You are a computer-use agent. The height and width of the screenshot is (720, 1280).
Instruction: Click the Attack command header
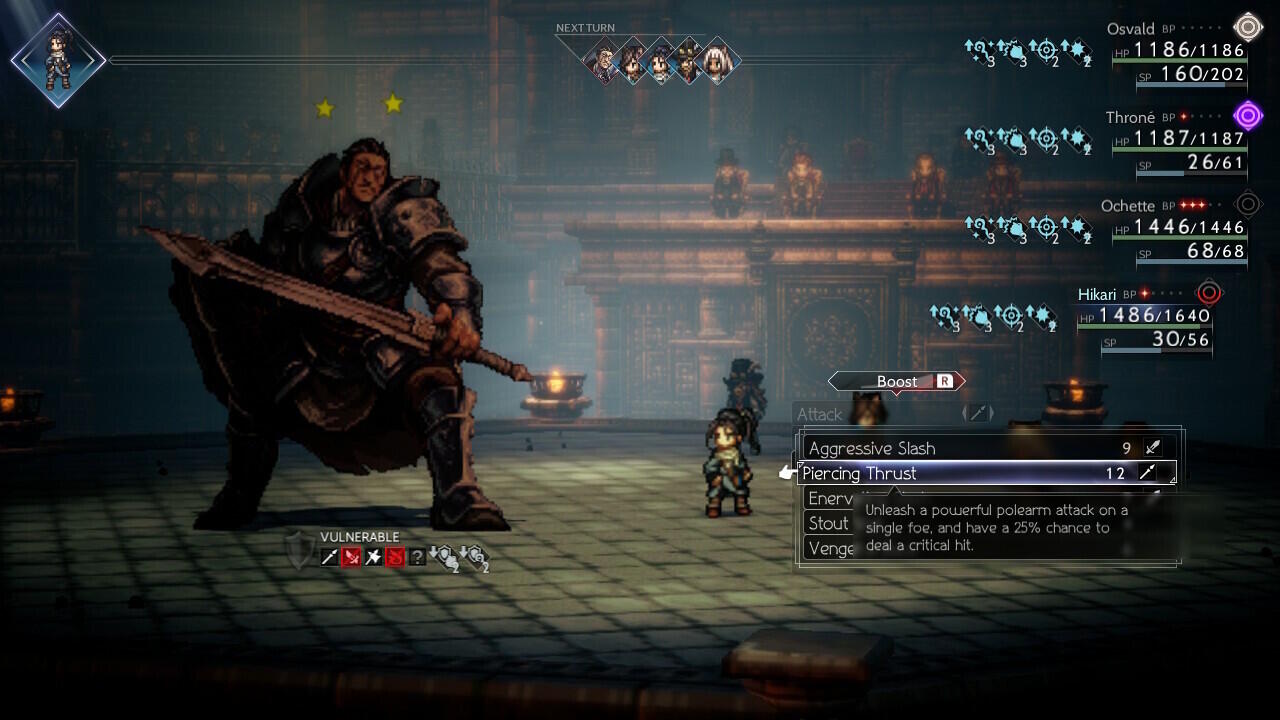click(x=820, y=413)
